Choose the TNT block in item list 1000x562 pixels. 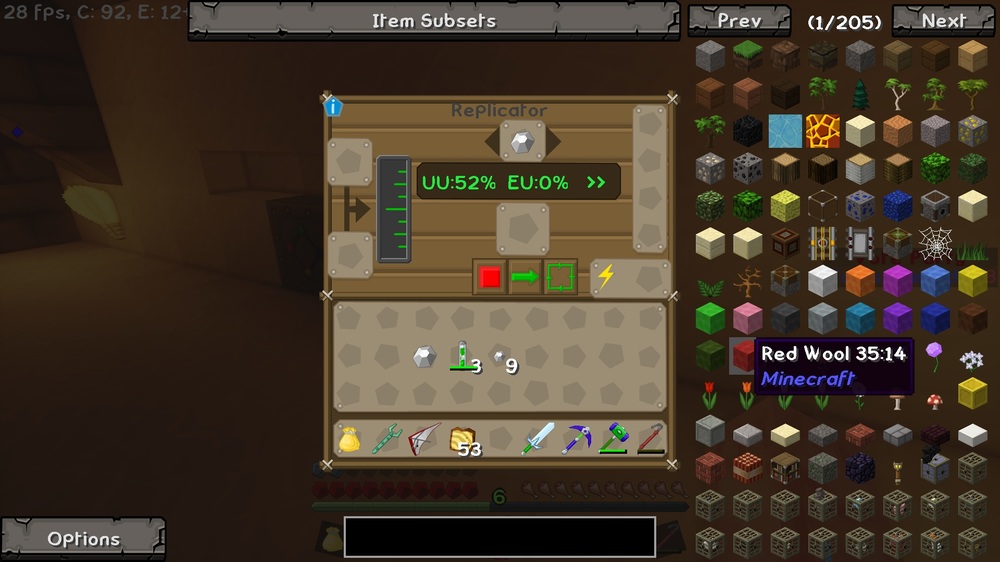click(748, 468)
